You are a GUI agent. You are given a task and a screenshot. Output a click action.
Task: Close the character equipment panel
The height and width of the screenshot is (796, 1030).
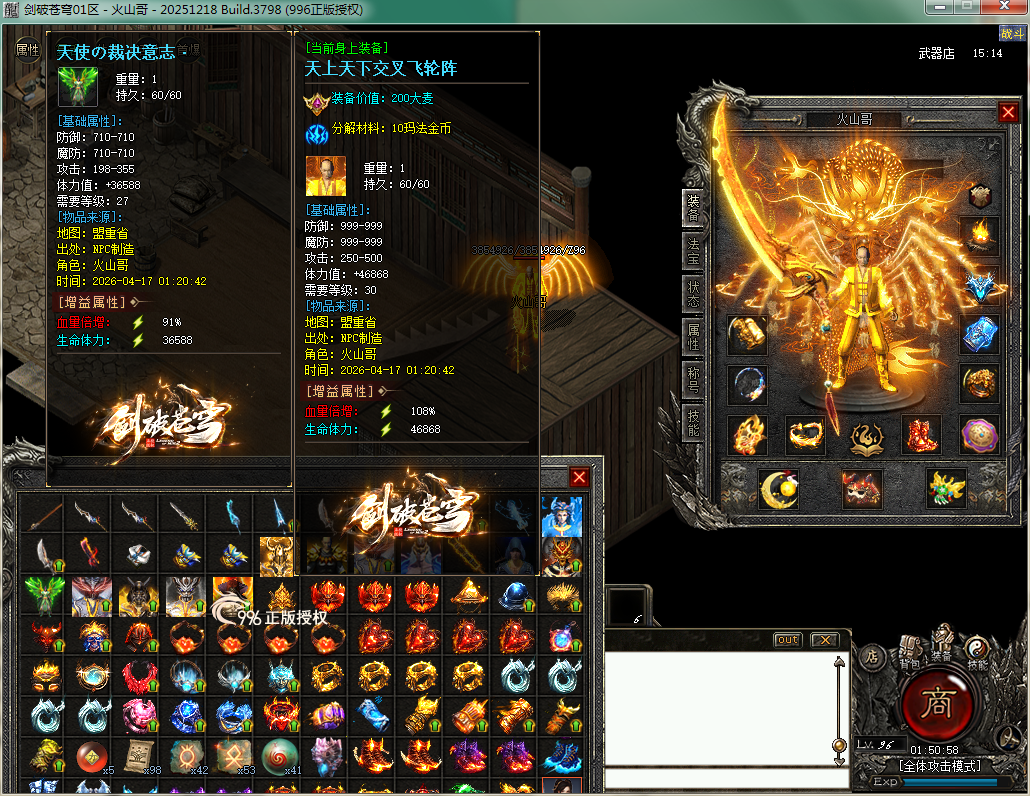[x=1007, y=113]
